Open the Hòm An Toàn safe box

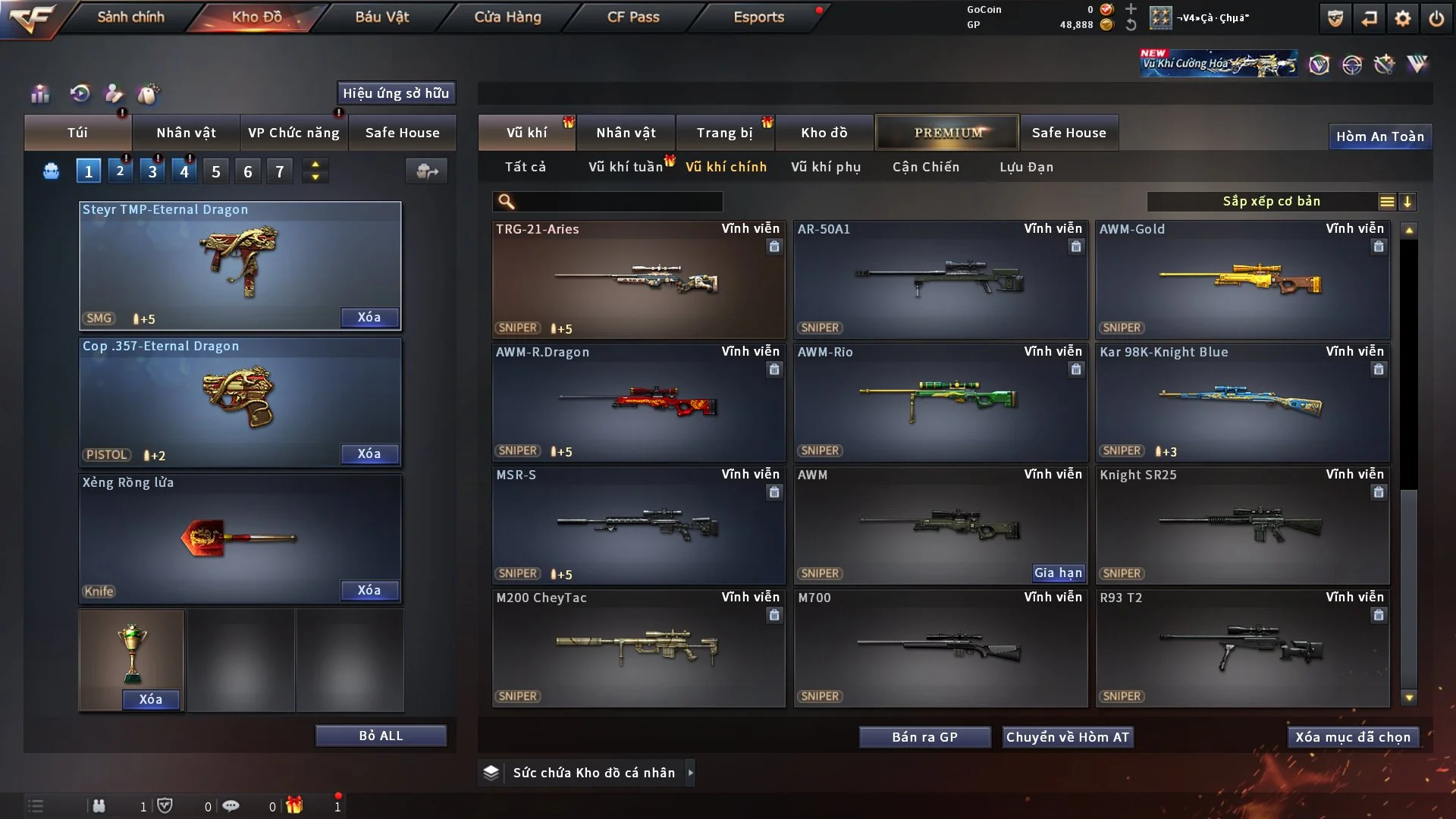click(1379, 136)
